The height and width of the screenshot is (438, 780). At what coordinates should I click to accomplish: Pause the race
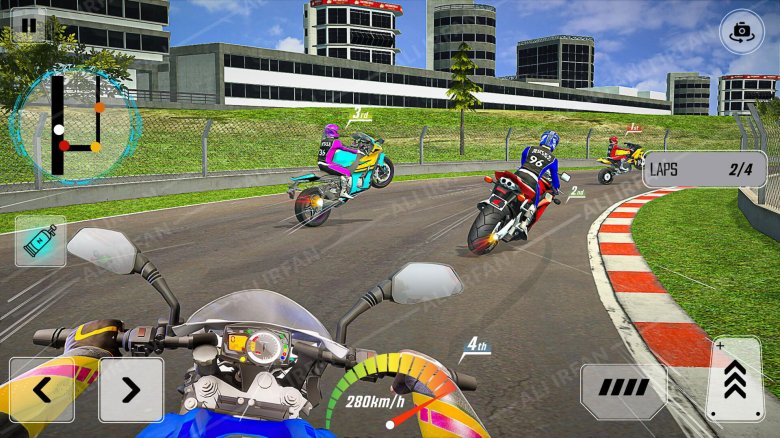click(28, 25)
